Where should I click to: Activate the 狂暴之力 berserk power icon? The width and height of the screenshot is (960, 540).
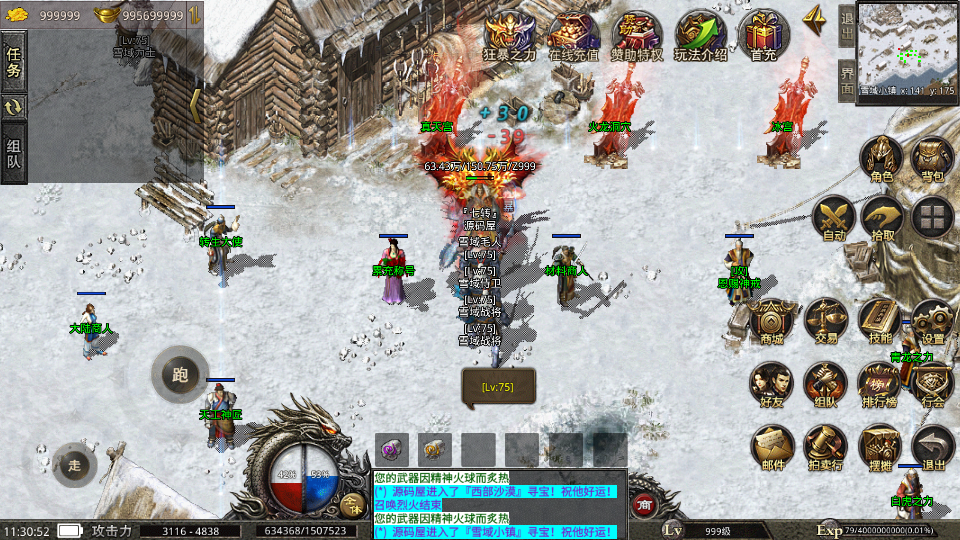[509, 35]
